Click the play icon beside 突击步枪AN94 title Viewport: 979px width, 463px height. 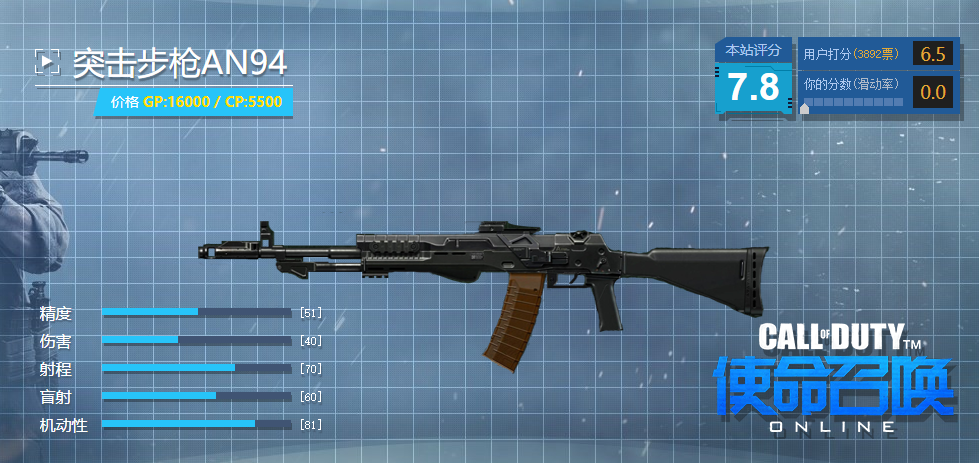[x=48, y=62]
